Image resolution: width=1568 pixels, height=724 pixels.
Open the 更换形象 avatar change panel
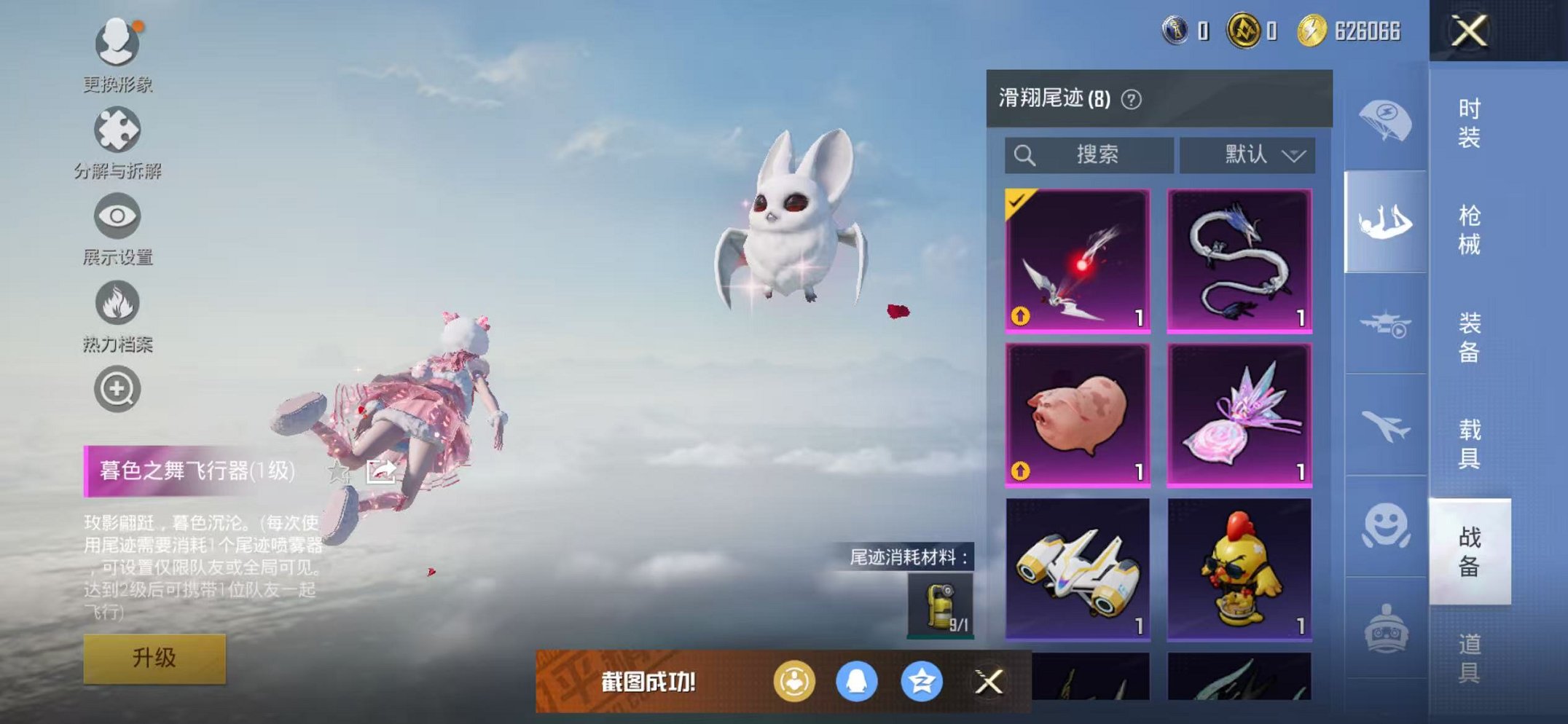pos(117,44)
